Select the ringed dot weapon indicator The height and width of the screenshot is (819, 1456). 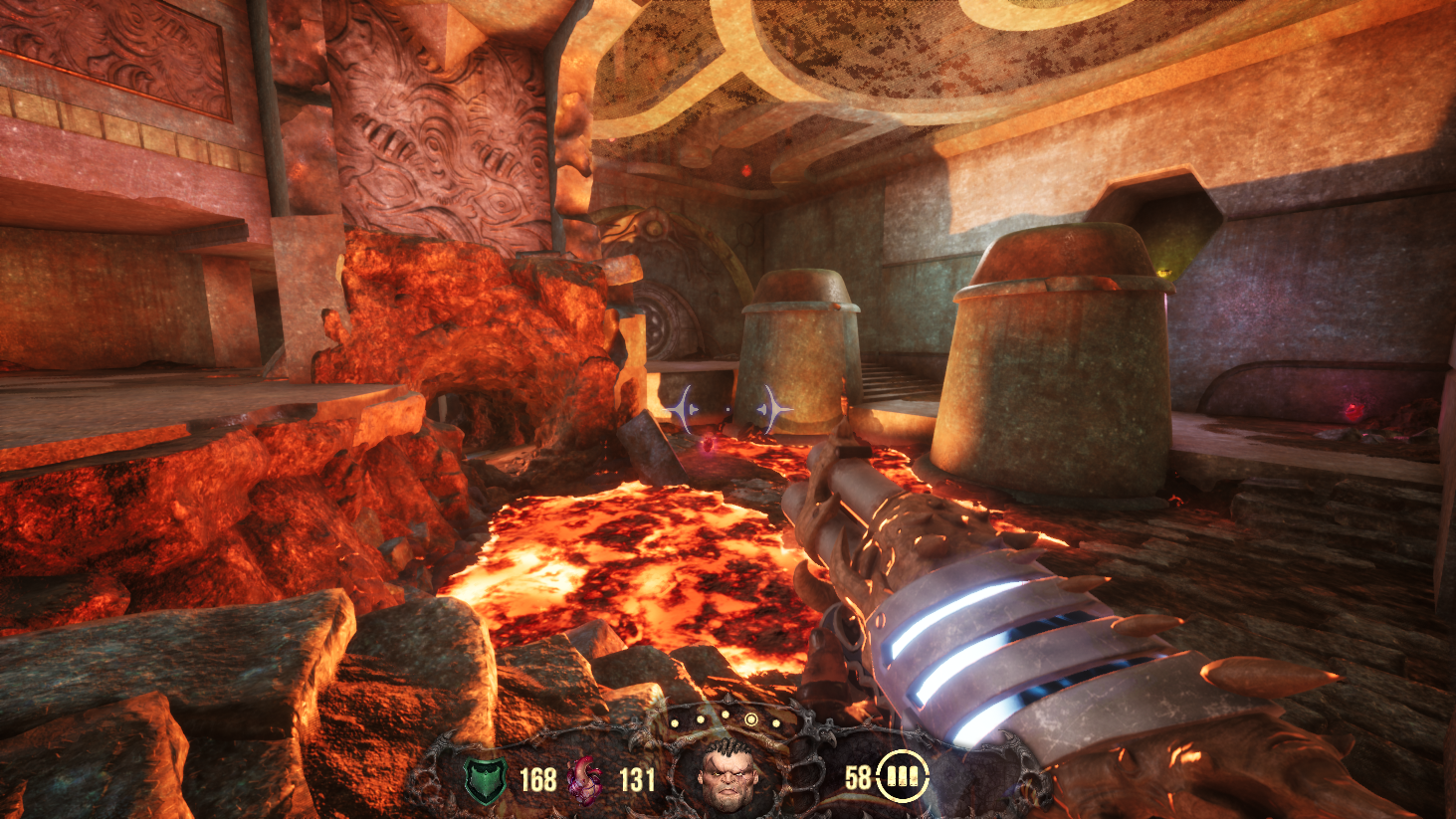point(750,719)
